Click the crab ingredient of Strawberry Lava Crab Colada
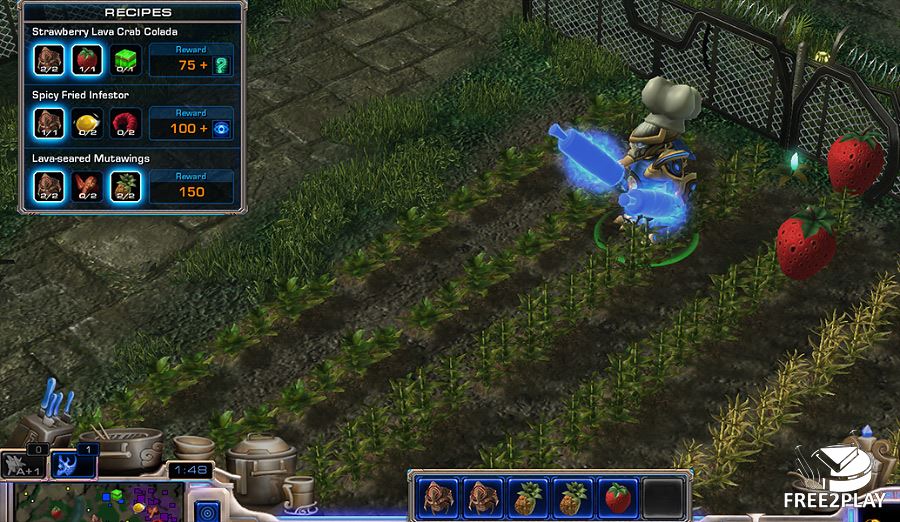 pos(50,60)
